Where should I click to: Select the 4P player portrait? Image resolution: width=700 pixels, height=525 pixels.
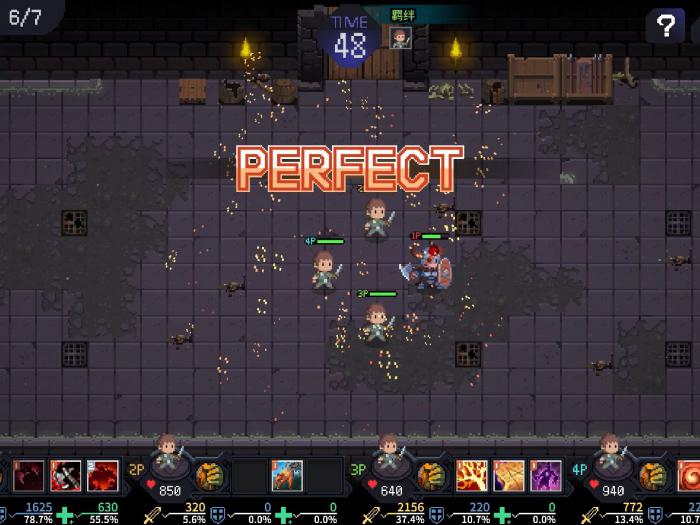tap(611, 457)
